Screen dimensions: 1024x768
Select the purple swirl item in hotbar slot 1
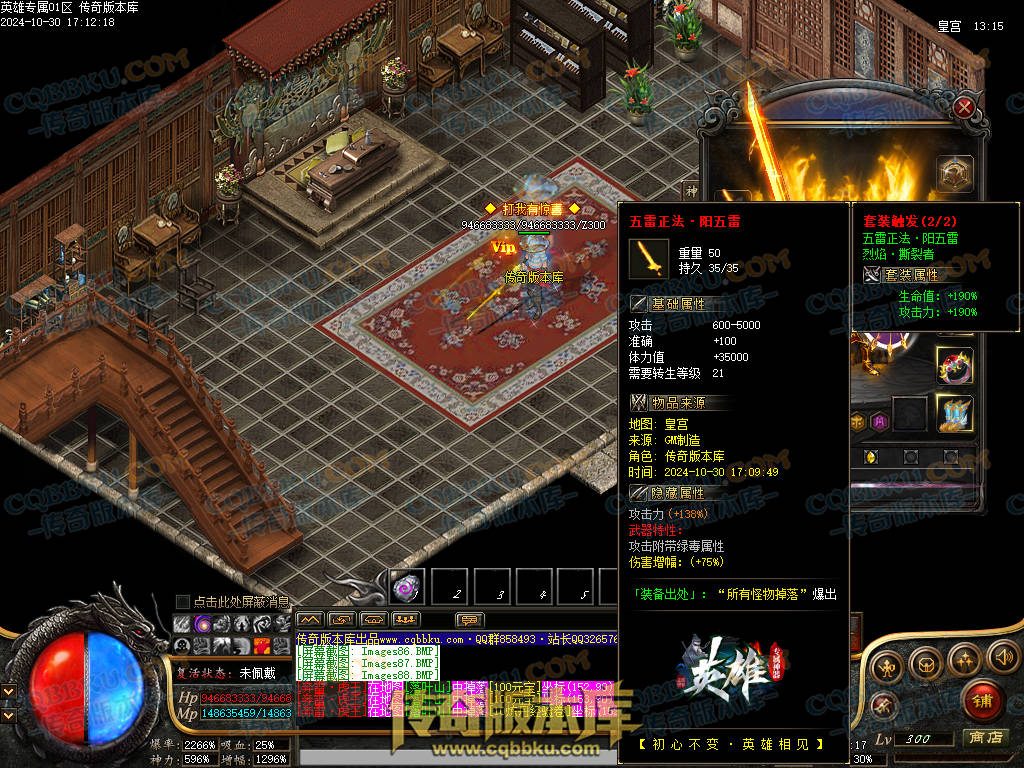407,587
